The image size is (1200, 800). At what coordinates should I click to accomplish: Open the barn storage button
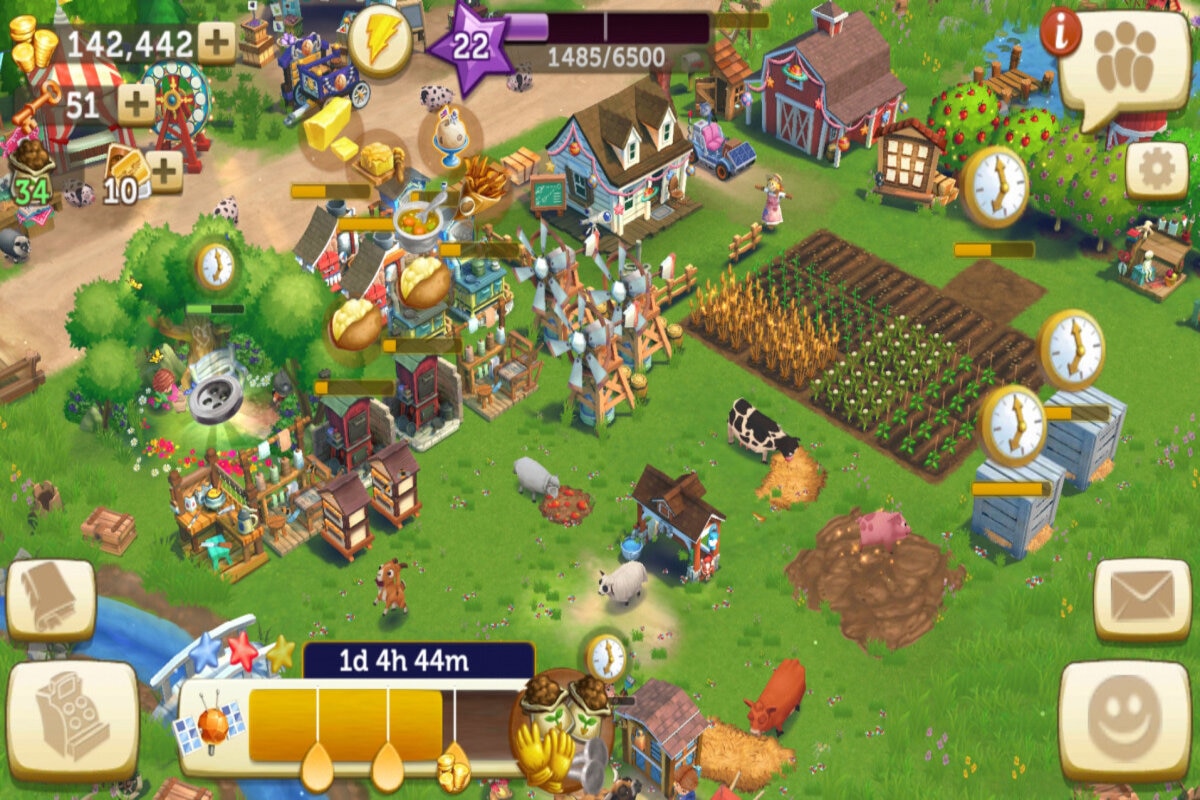[x=50, y=599]
